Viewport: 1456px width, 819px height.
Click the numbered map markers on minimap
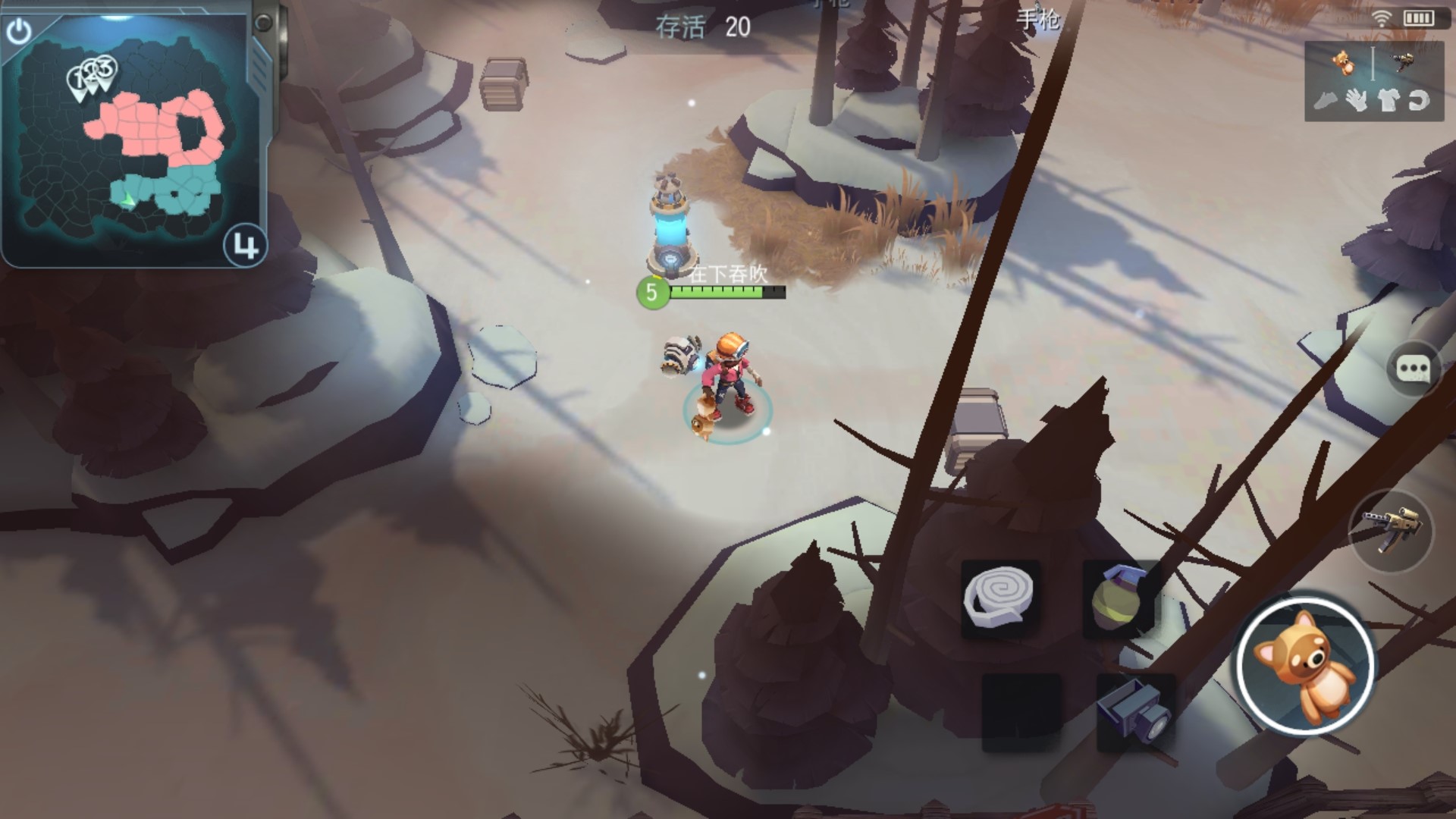[x=93, y=77]
